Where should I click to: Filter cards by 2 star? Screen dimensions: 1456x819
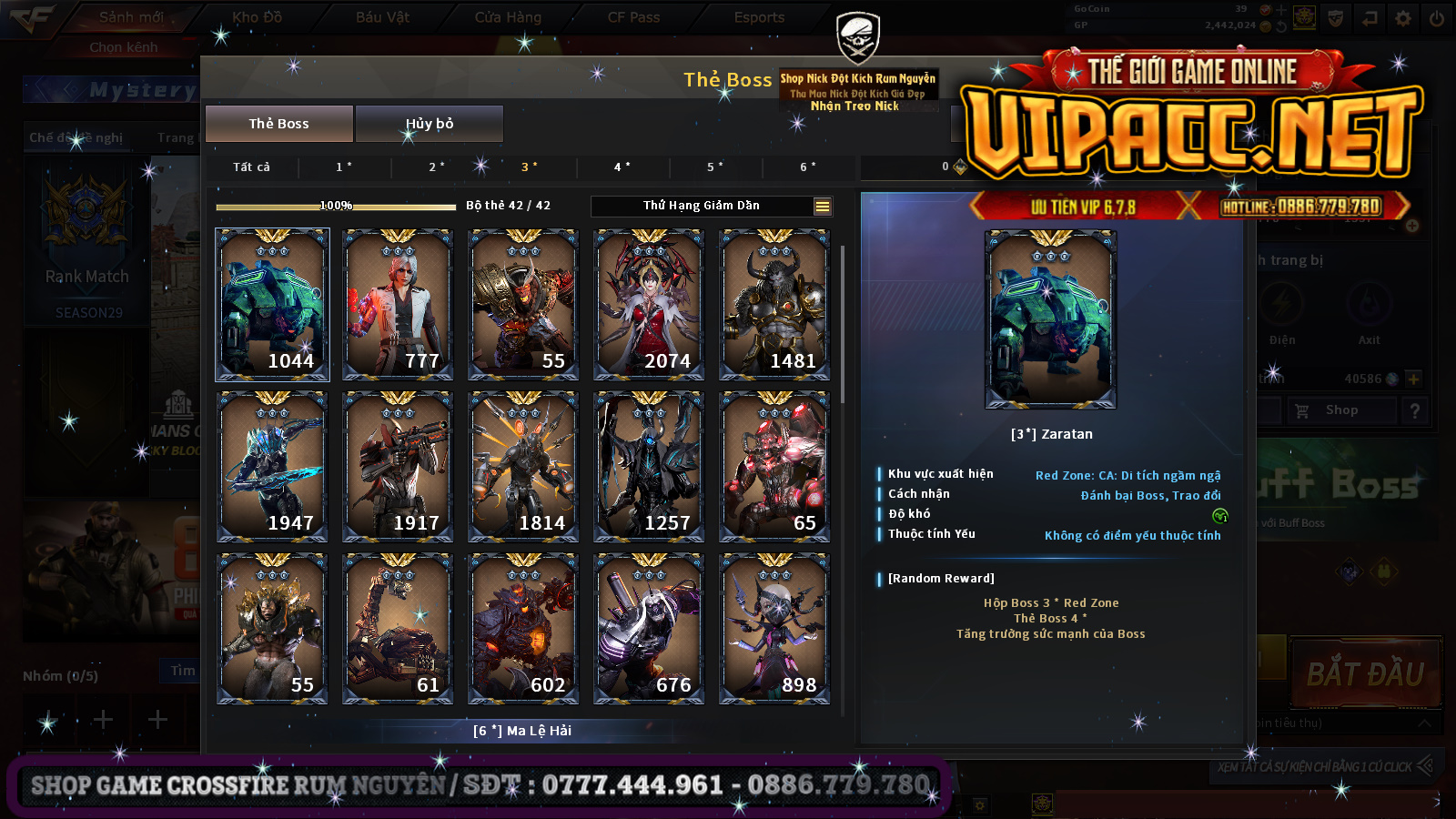[x=436, y=167]
